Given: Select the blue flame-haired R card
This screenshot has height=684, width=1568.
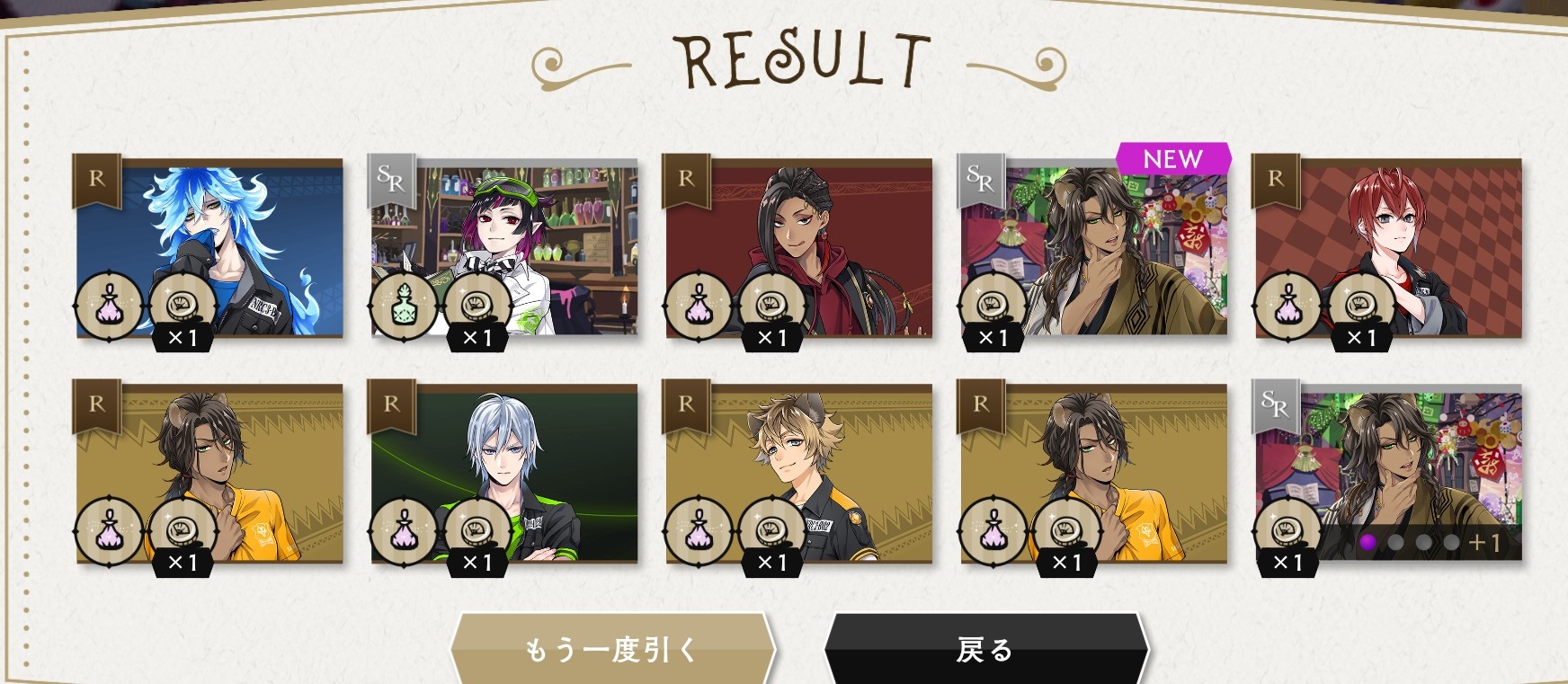Looking at the screenshot, I should [209, 248].
